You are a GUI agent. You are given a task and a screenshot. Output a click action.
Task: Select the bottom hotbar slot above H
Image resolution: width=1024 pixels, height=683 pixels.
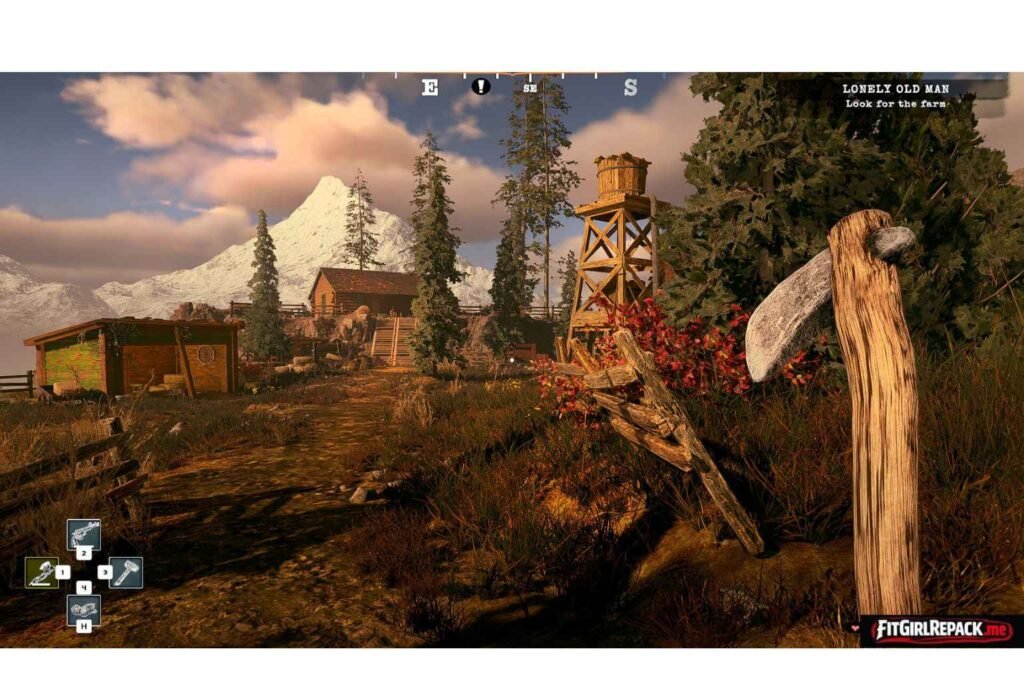point(83,608)
